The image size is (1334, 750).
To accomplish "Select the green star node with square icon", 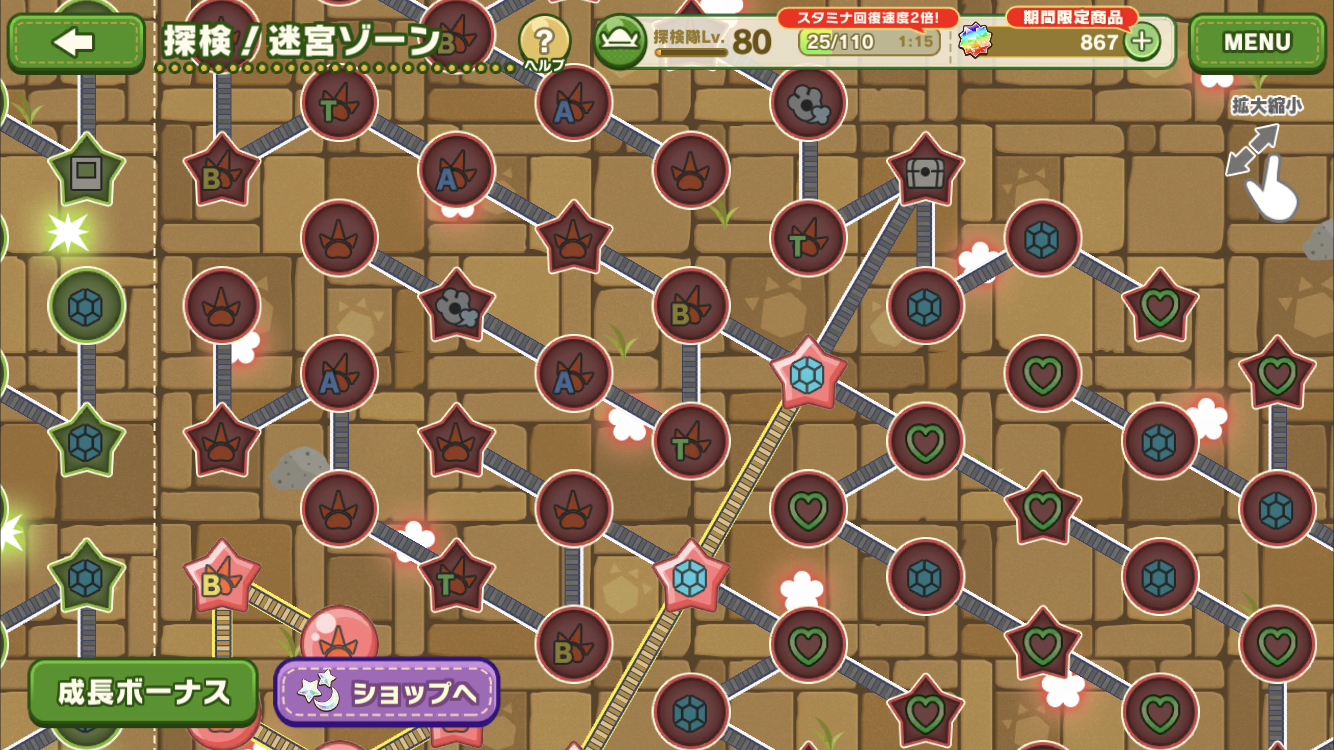I will pos(87,172).
